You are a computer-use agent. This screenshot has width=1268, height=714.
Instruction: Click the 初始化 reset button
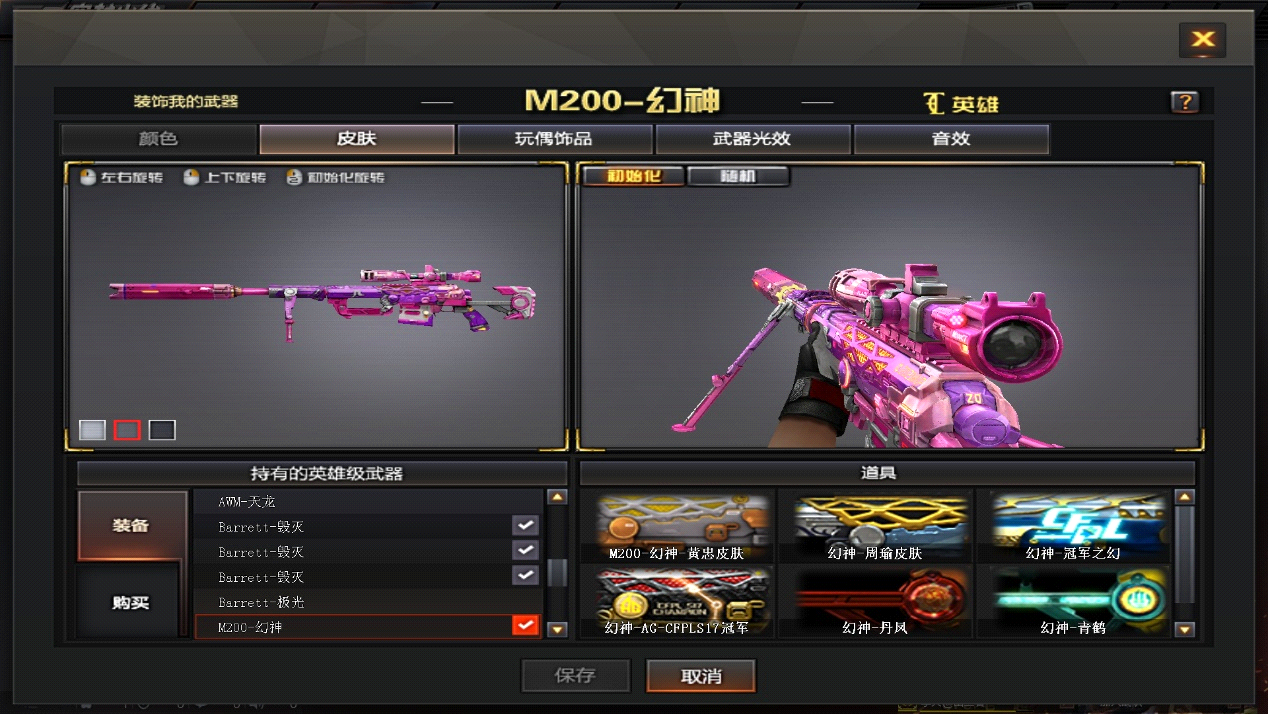pyautogui.click(x=633, y=176)
